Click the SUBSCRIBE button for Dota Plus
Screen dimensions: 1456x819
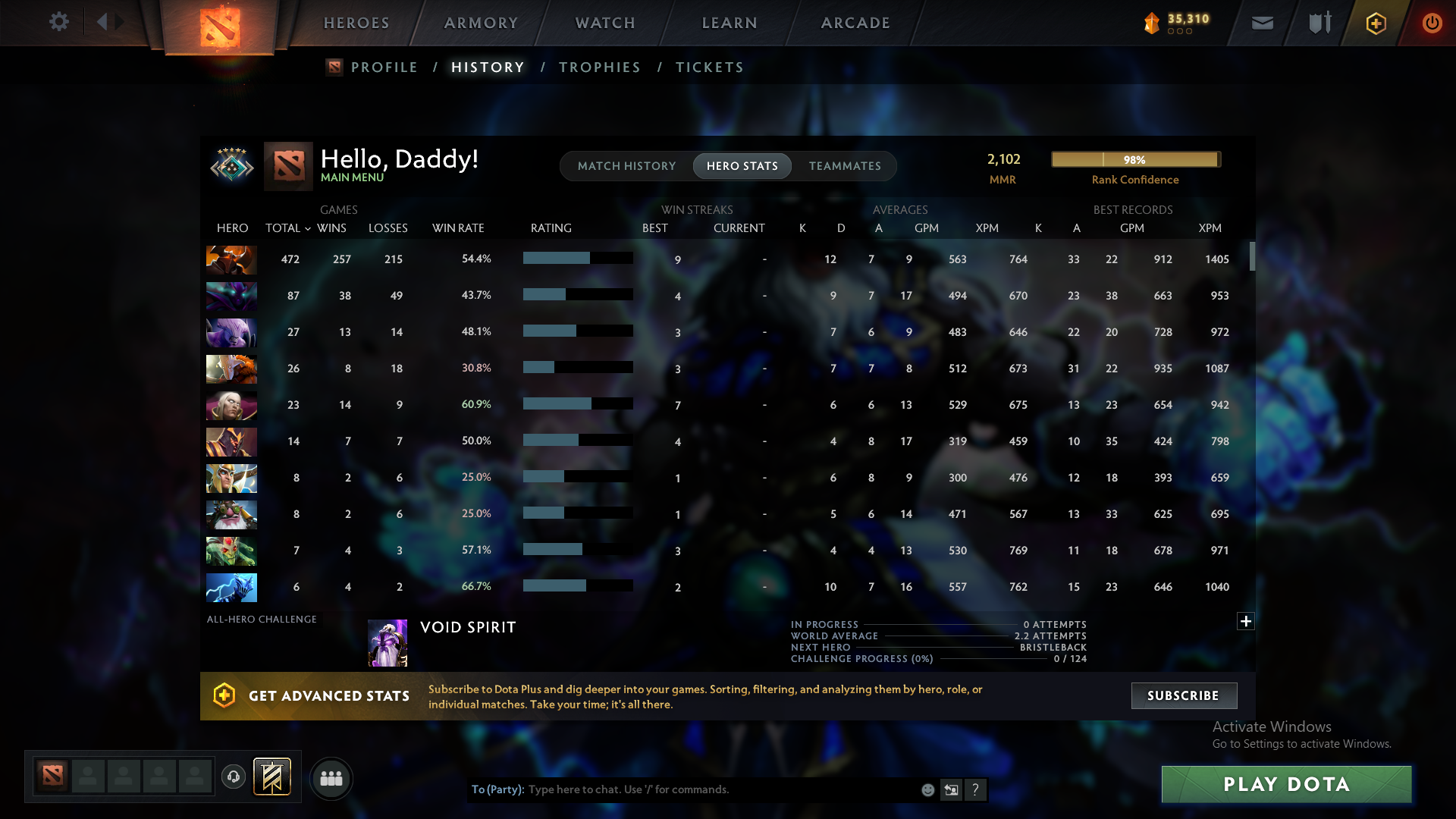tap(1183, 695)
